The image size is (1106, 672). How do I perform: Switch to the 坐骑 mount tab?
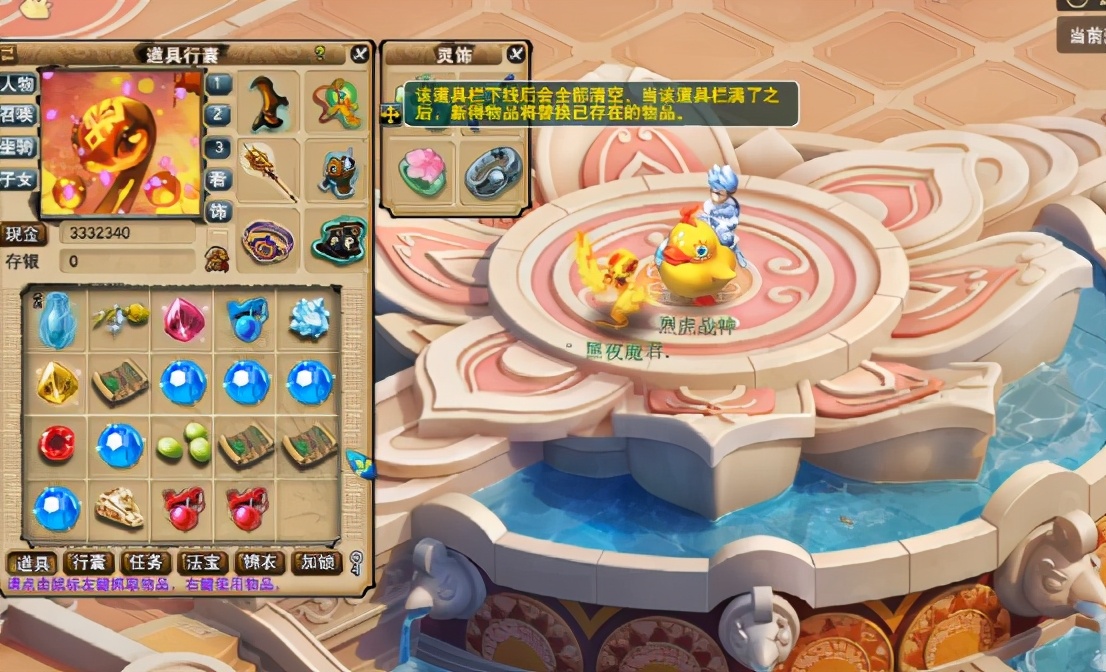(x=17, y=147)
